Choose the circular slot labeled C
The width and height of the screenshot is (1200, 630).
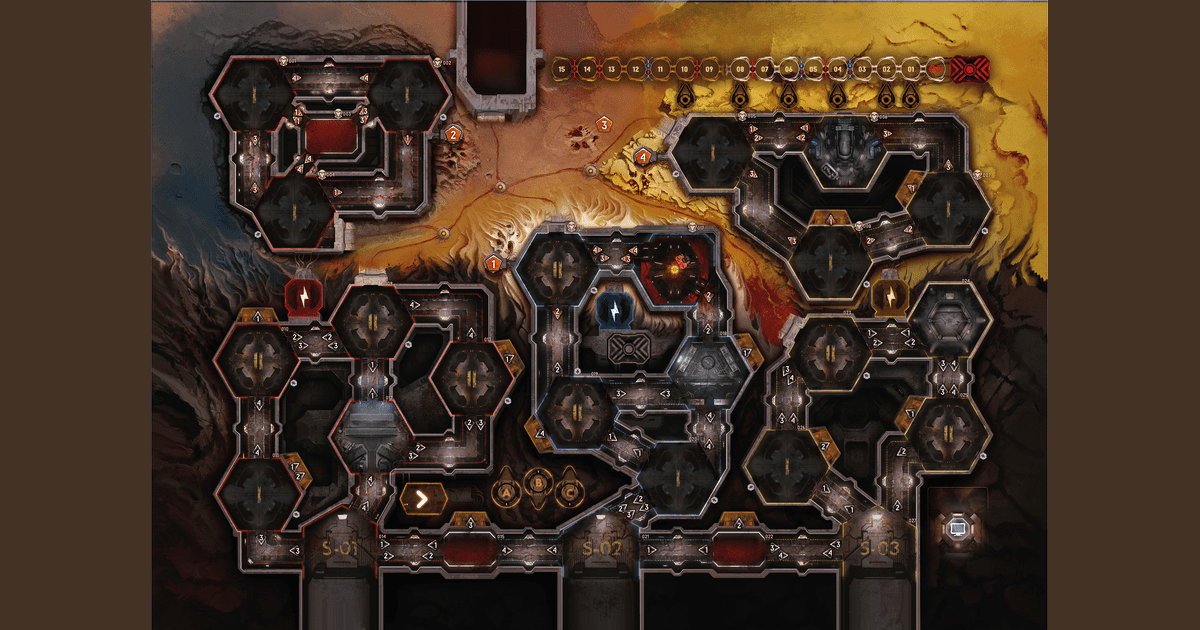[571, 491]
